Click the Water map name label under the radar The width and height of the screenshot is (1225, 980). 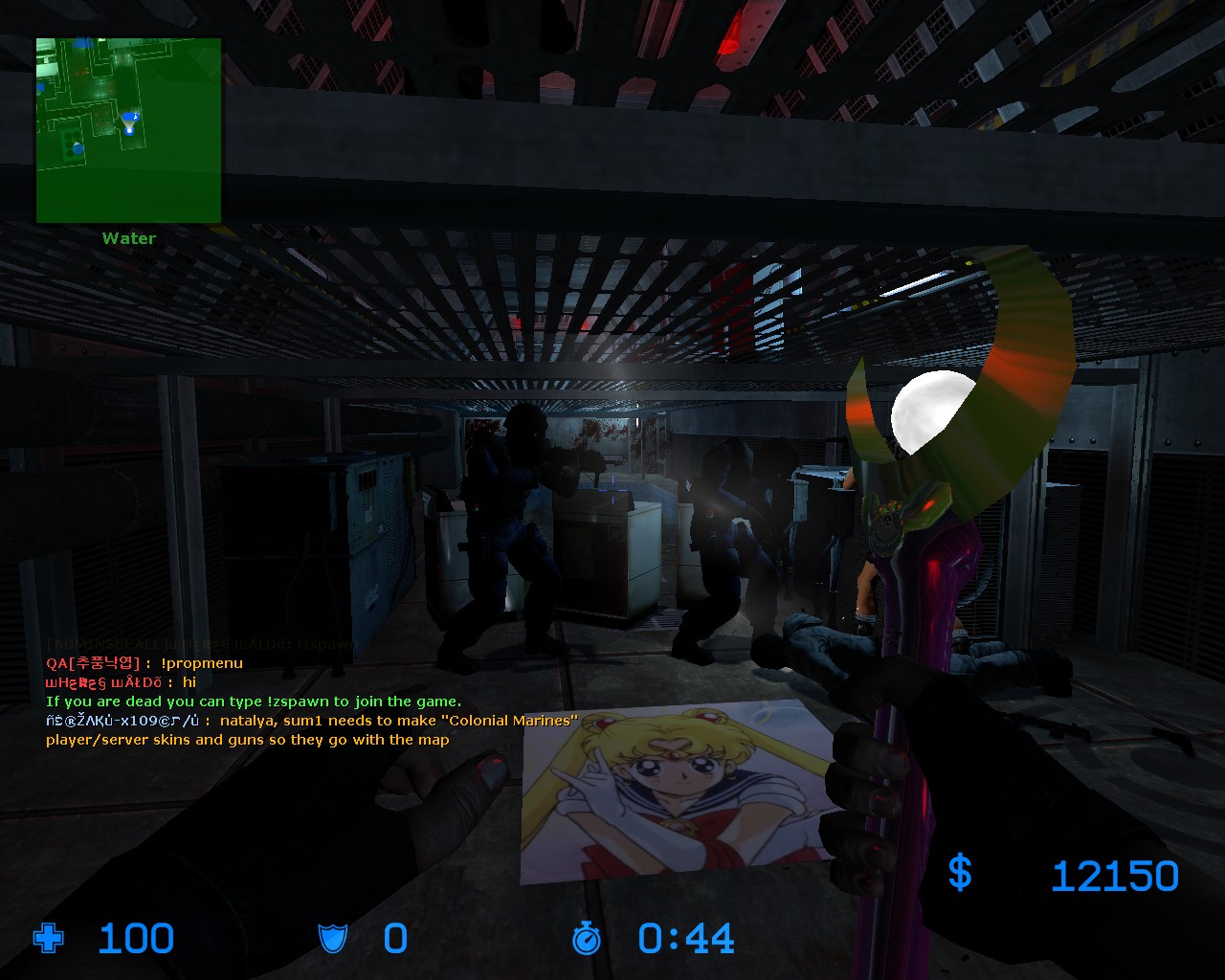click(x=128, y=238)
